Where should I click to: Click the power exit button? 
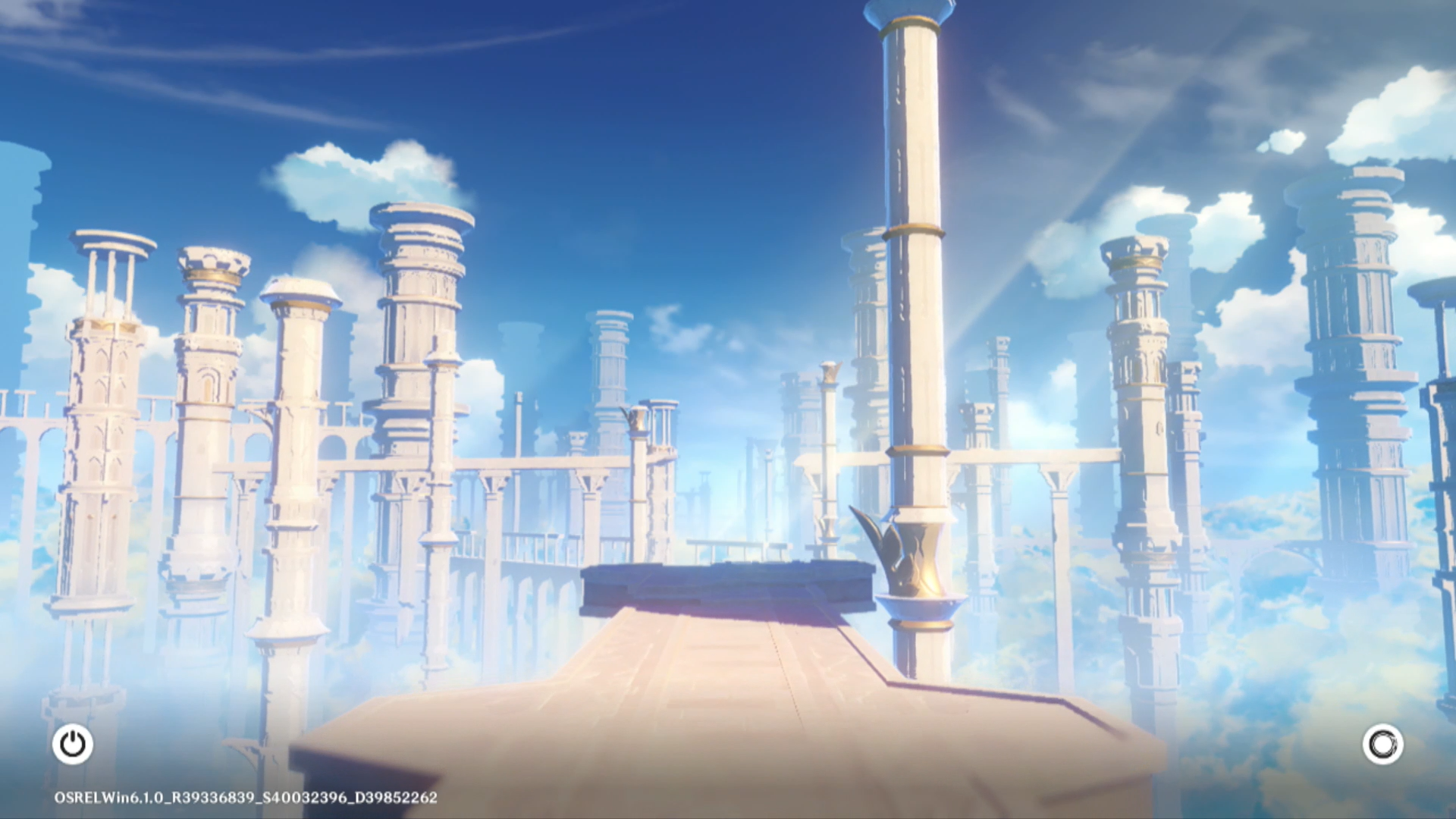pos(73,744)
